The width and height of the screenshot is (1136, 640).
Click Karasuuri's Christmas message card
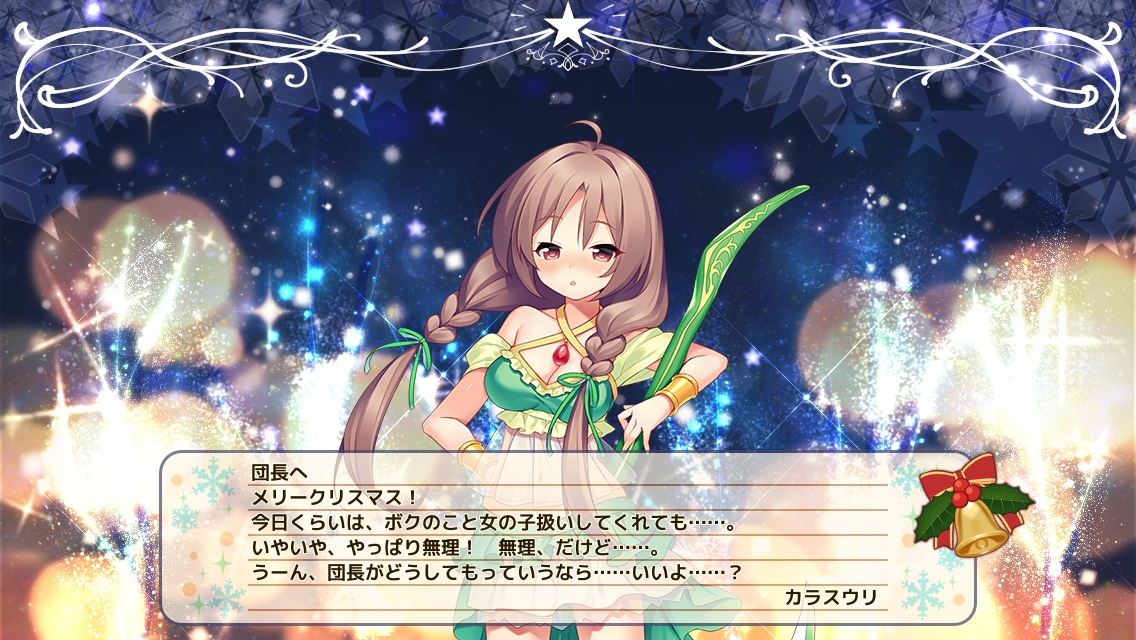567,535
